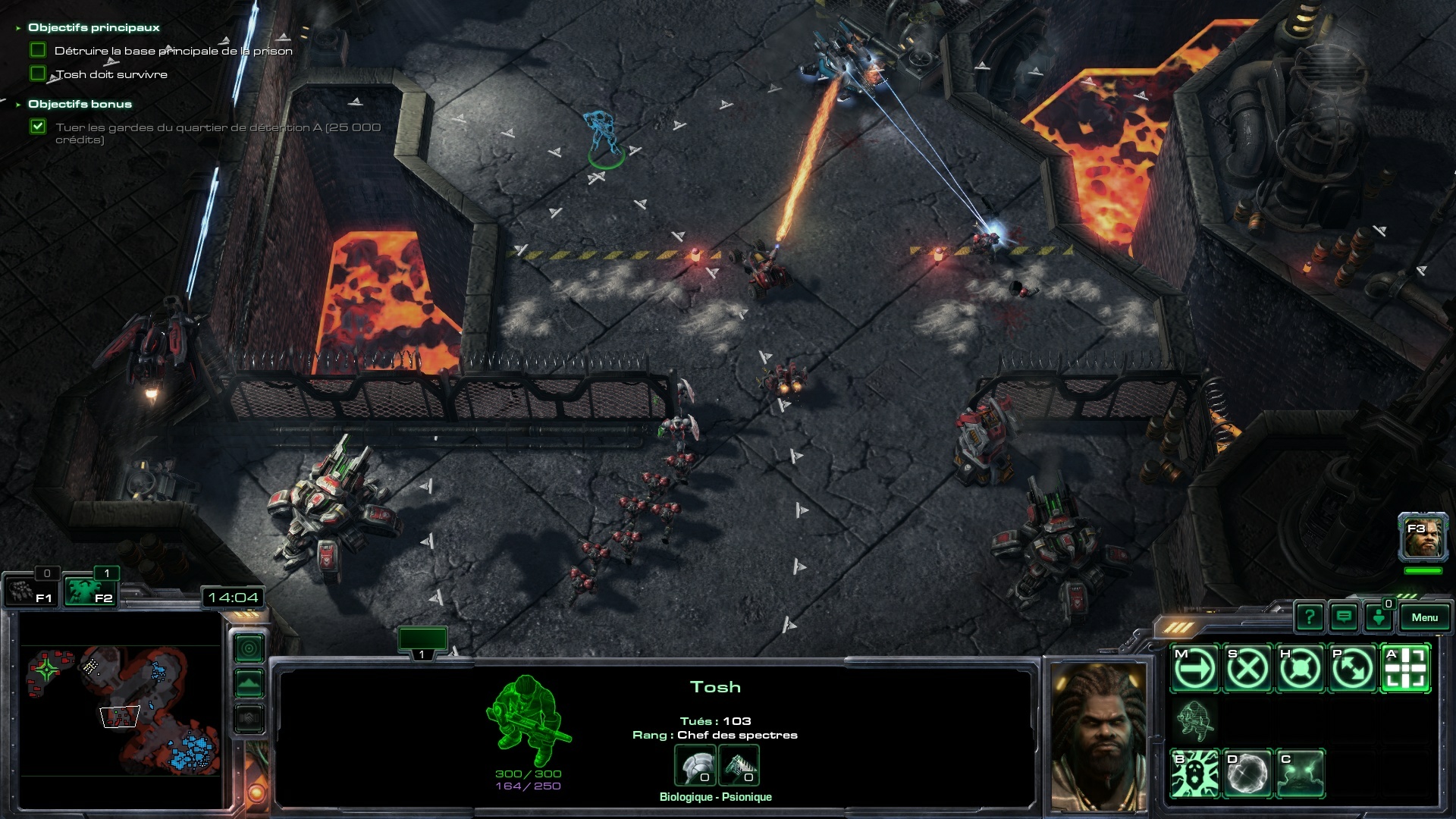Image resolution: width=1456 pixels, height=819 pixels.
Task: Select the hero via F3 portrait
Action: click(1423, 538)
